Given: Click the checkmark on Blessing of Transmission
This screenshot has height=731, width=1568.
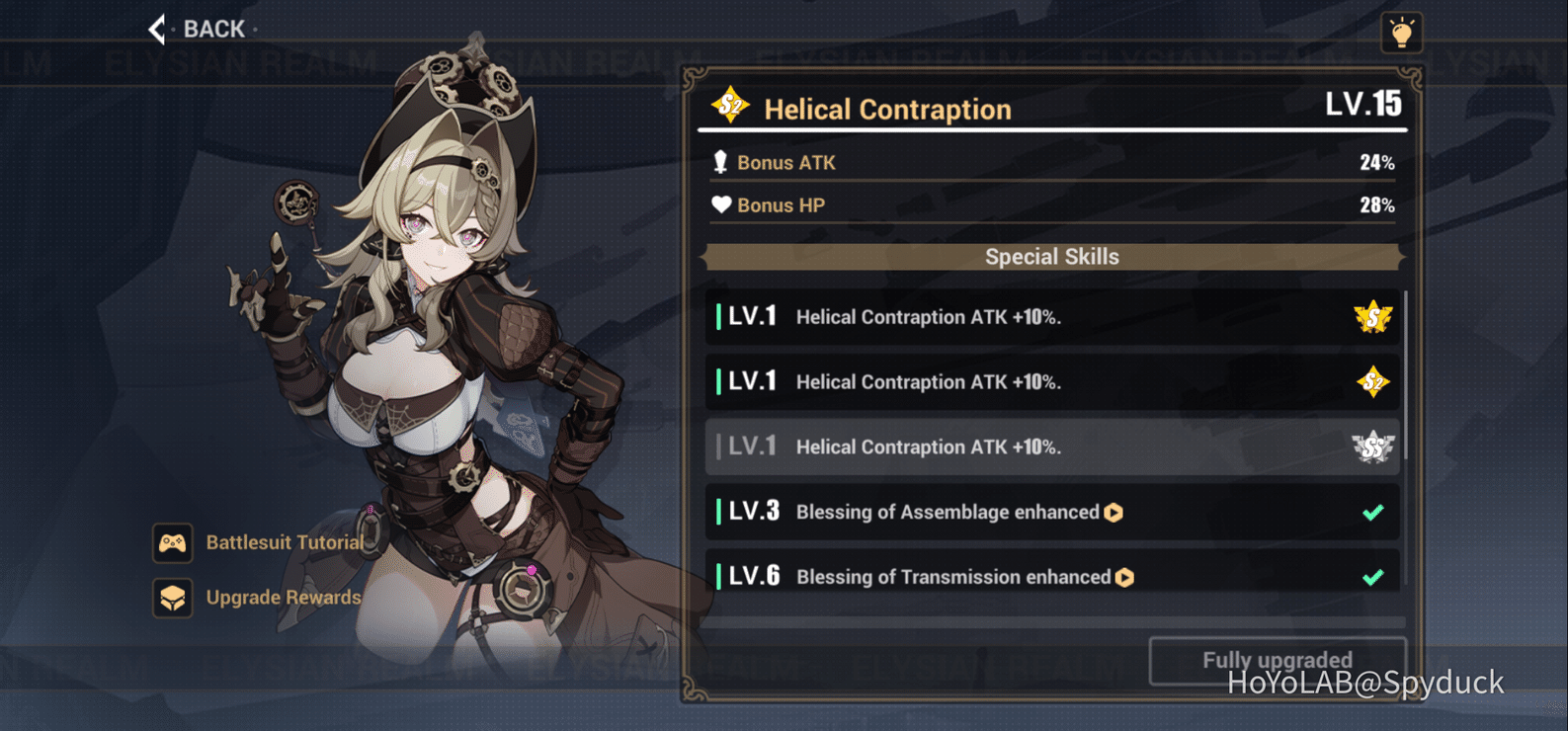Looking at the screenshot, I should 1371,576.
